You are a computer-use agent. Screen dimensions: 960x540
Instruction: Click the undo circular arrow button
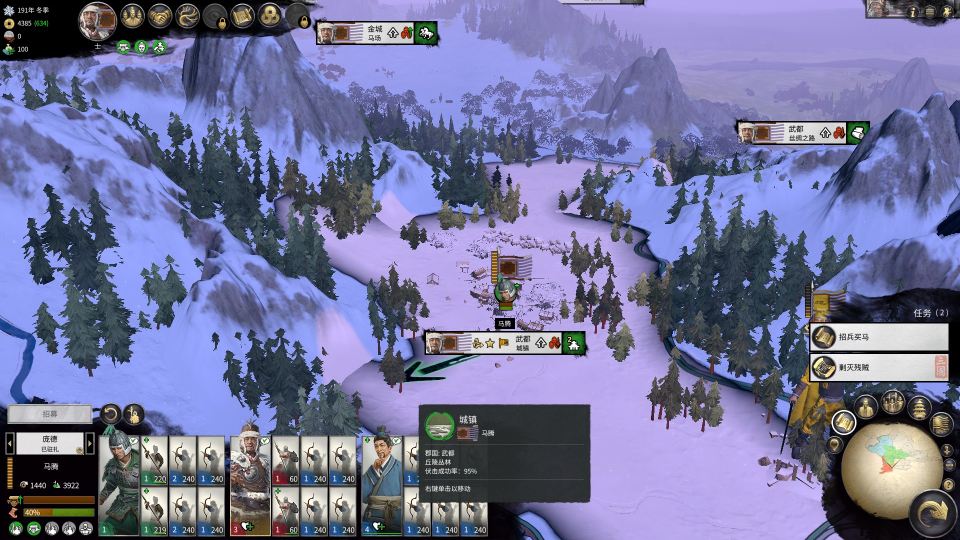tap(110, 414)
